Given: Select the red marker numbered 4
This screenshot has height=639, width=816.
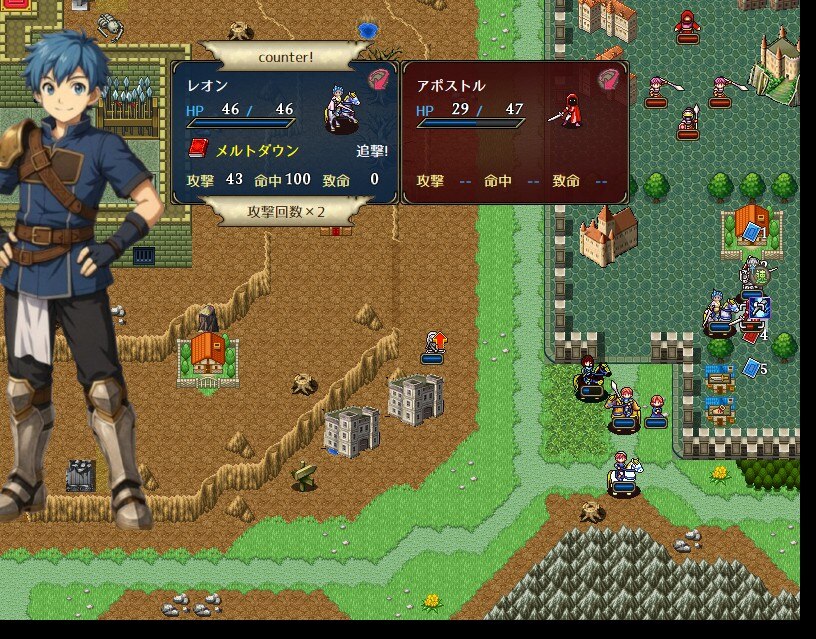Looking at the screenshot, I should pos(751,337).
